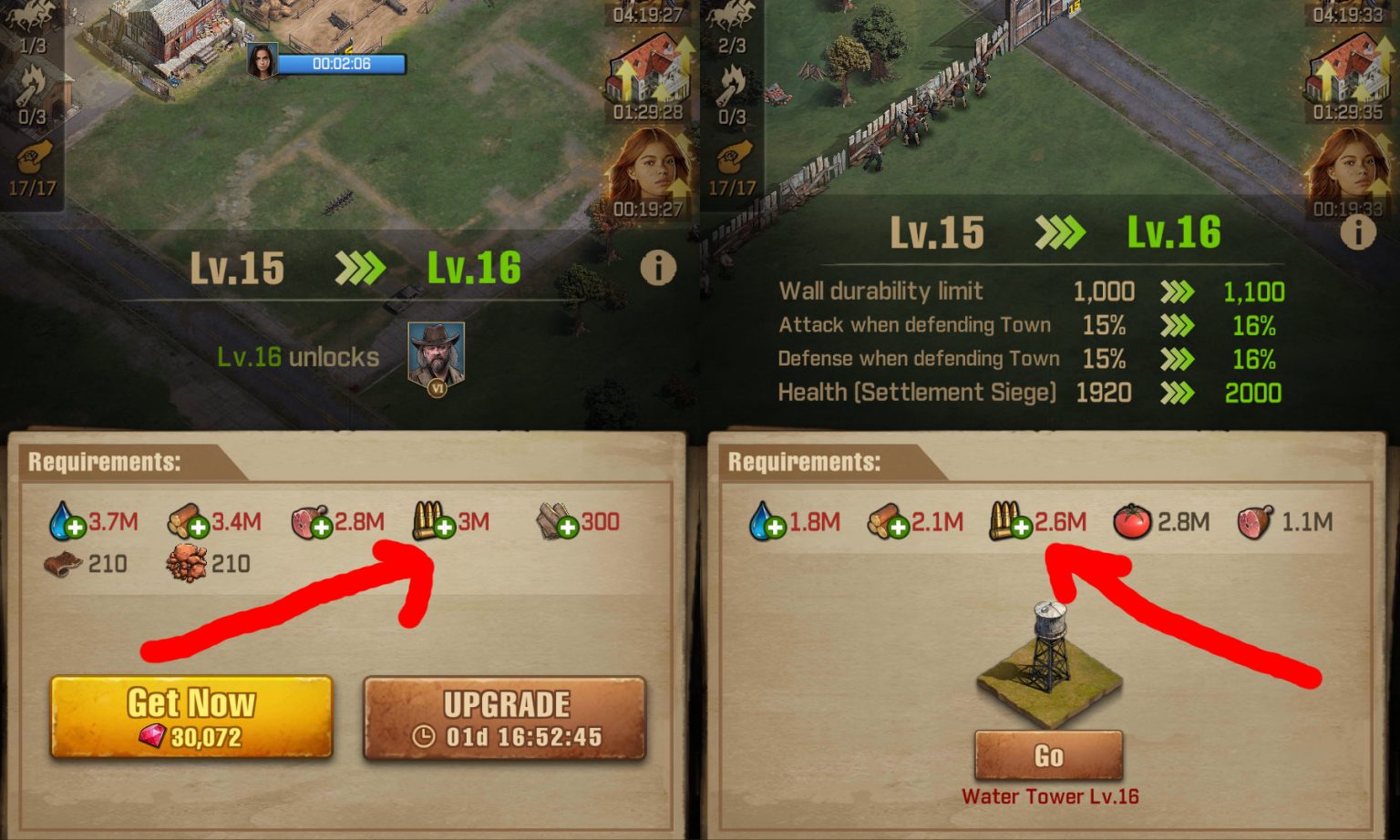The image size is (1400, 840).
Task: Expand the Lv.15 to Lv.16 chevron arrows
Action: [x=359, y=269]
